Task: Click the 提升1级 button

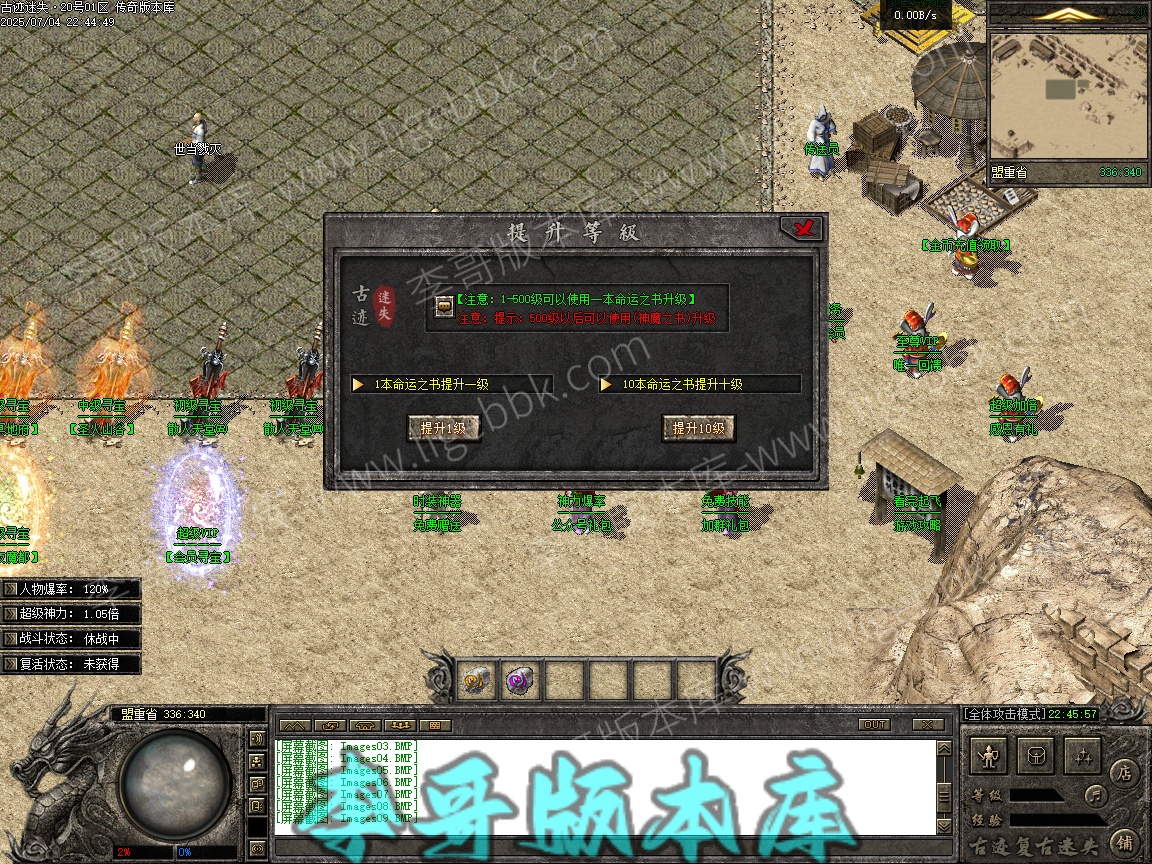Action: [x=444, y=428]
